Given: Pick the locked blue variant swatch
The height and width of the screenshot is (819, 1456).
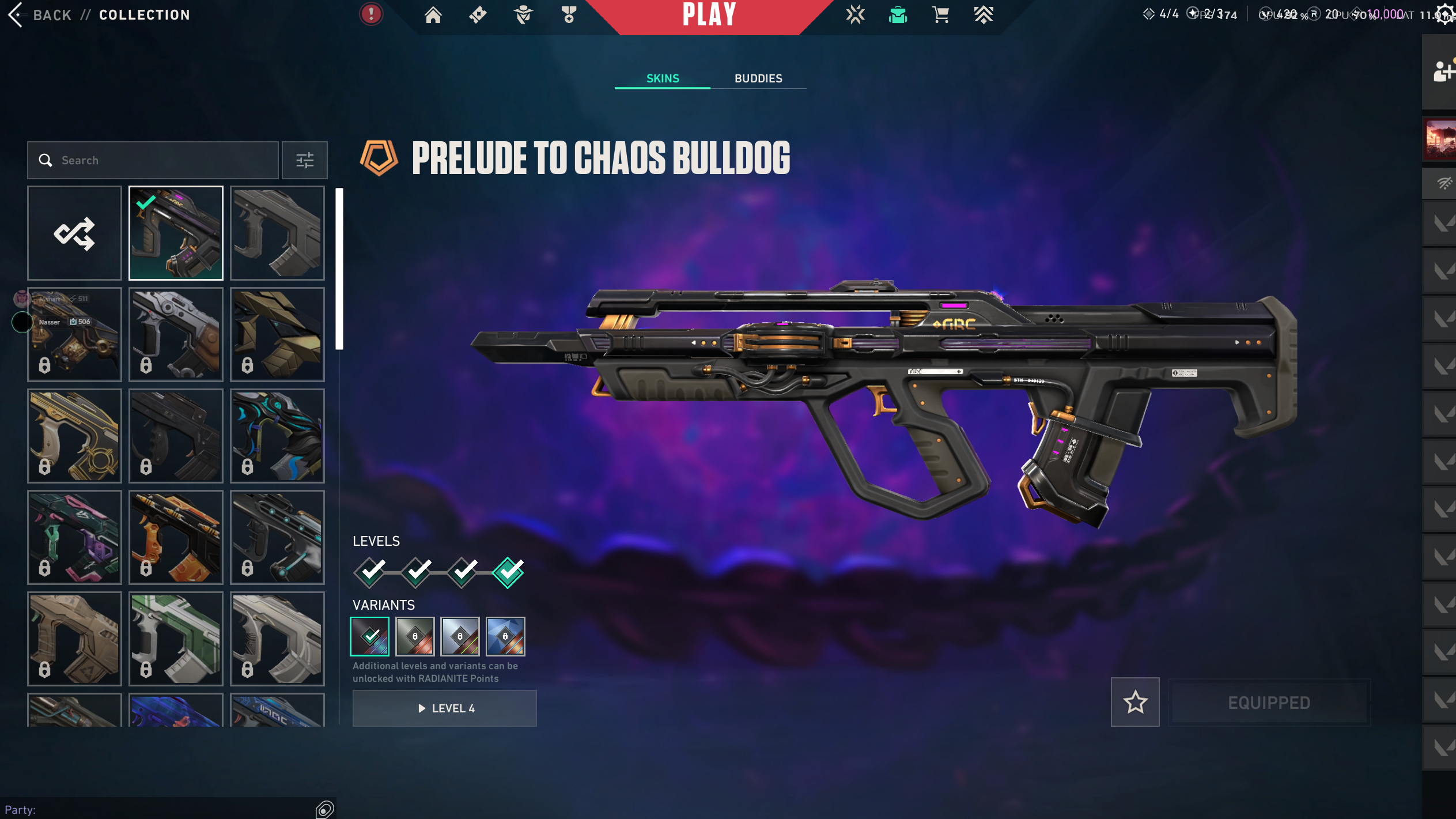Looking at the screenshot, I should click(x=505, y=636).
